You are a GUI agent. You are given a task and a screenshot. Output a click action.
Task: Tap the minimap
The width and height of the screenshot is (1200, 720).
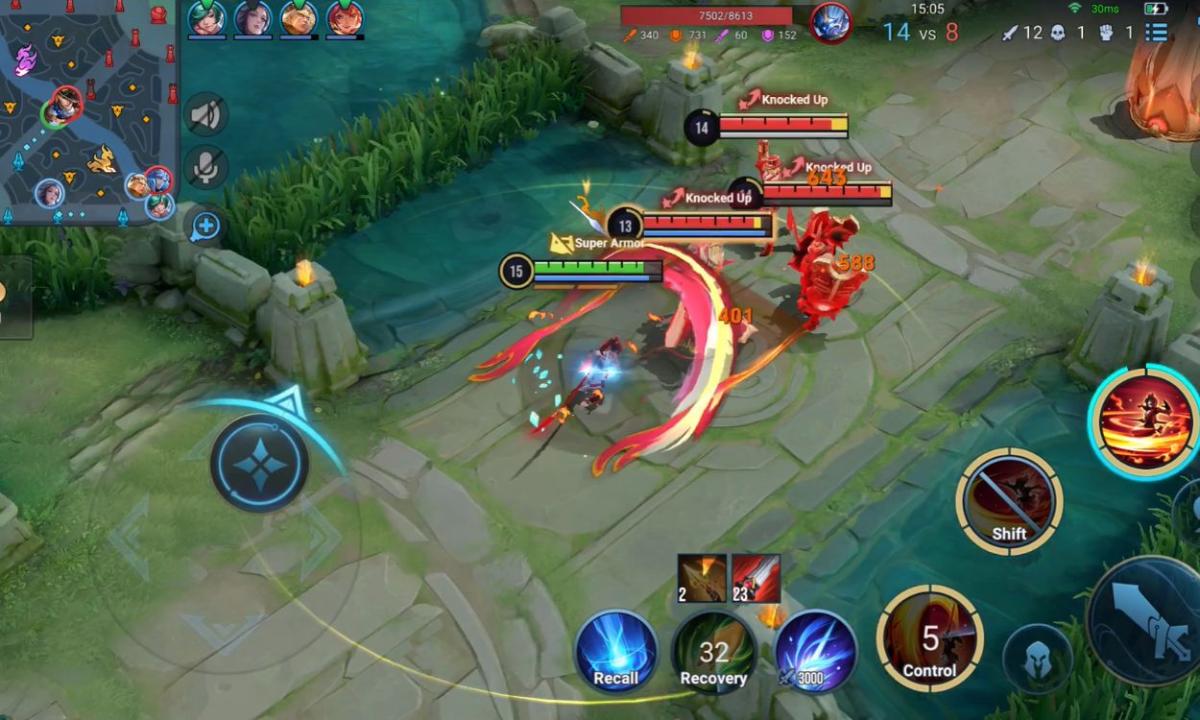[88, 112]
